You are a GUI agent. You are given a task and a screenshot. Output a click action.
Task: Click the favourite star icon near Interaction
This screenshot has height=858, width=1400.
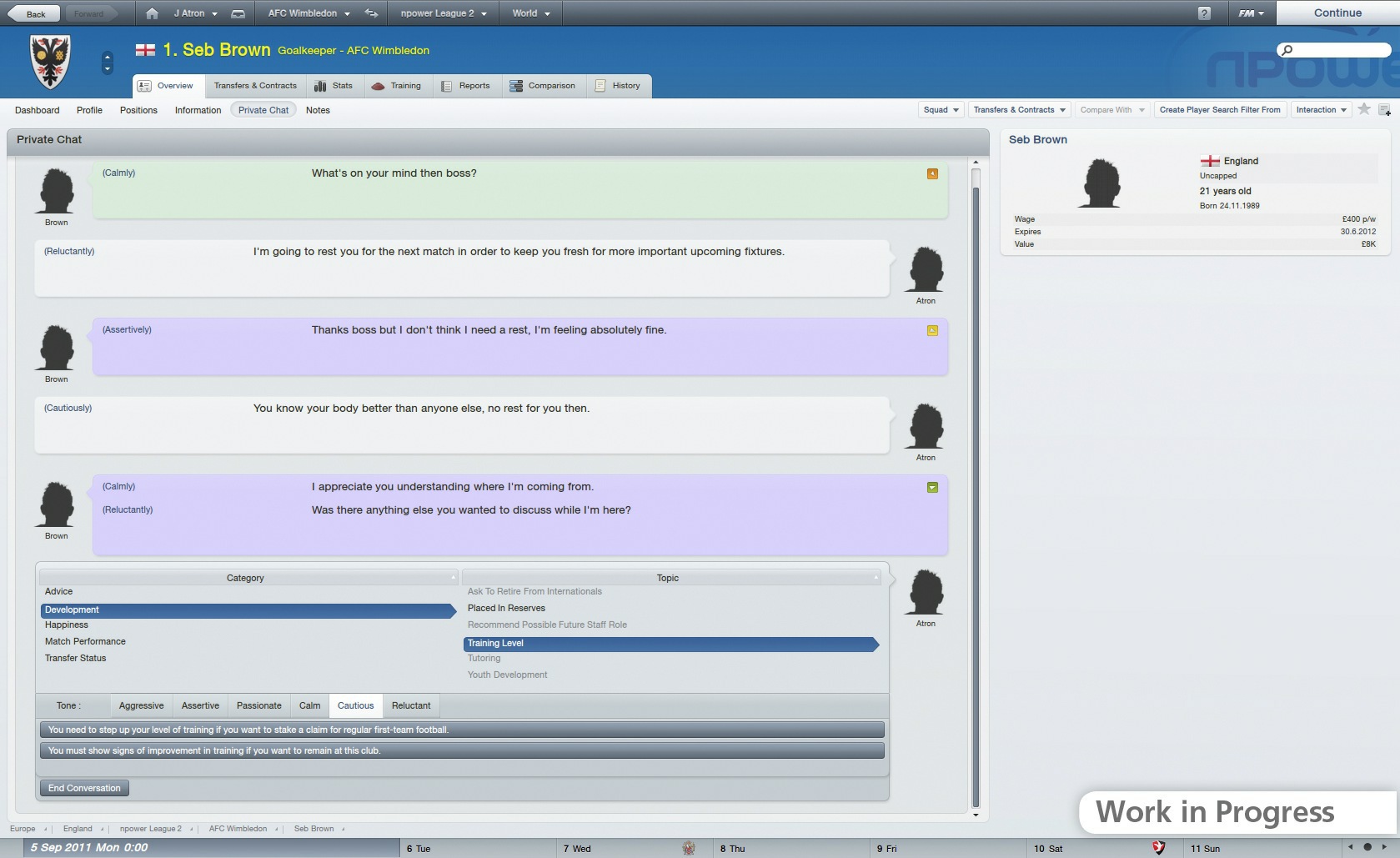[x=1364, y=109]
